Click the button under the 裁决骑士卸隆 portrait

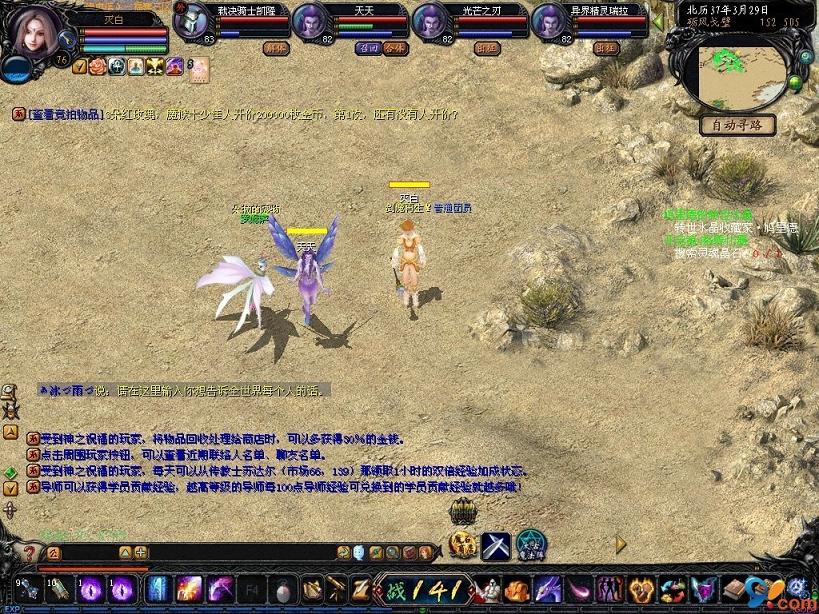point(276,47)
